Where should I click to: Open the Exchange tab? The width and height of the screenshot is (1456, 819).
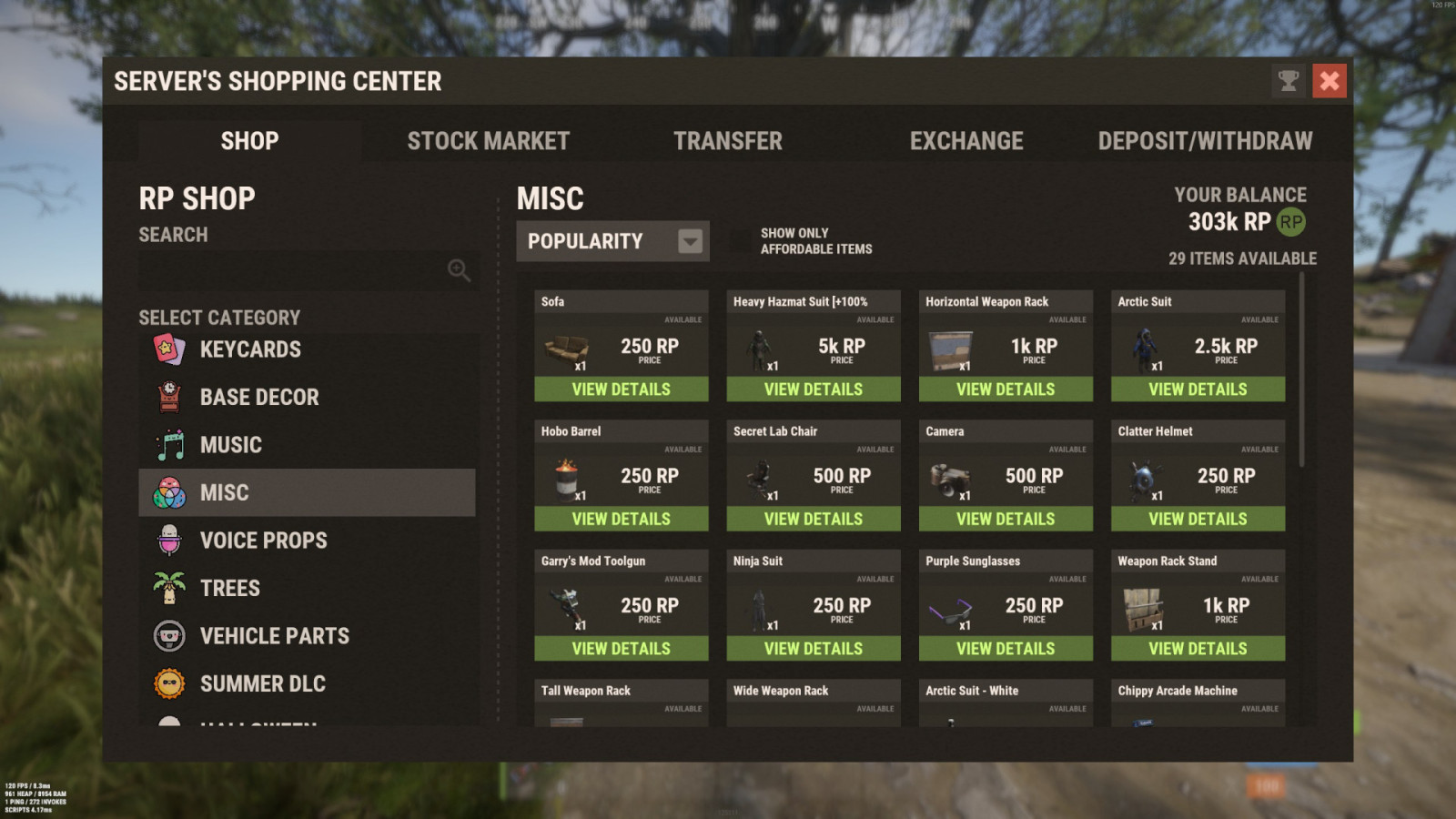pos(967,140)
